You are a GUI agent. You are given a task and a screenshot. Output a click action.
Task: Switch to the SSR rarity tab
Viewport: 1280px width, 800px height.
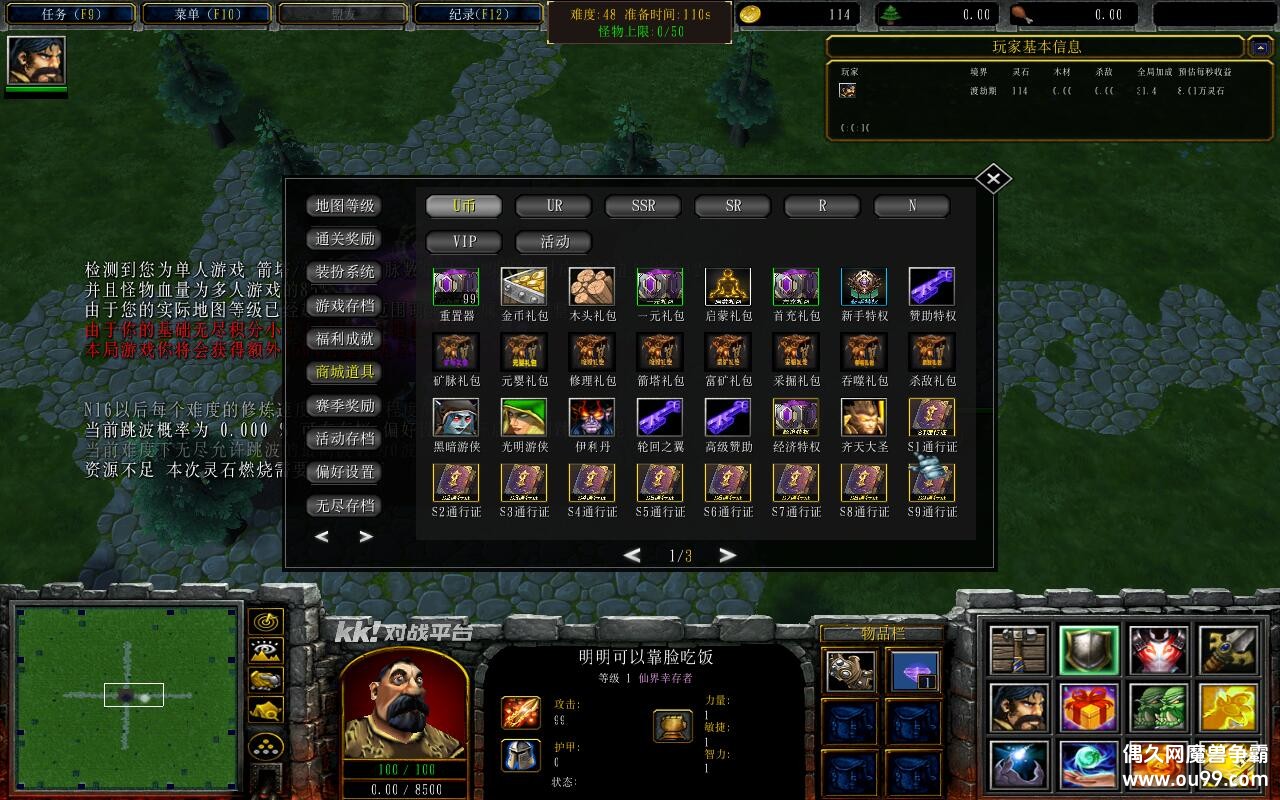tap(643, 206)
